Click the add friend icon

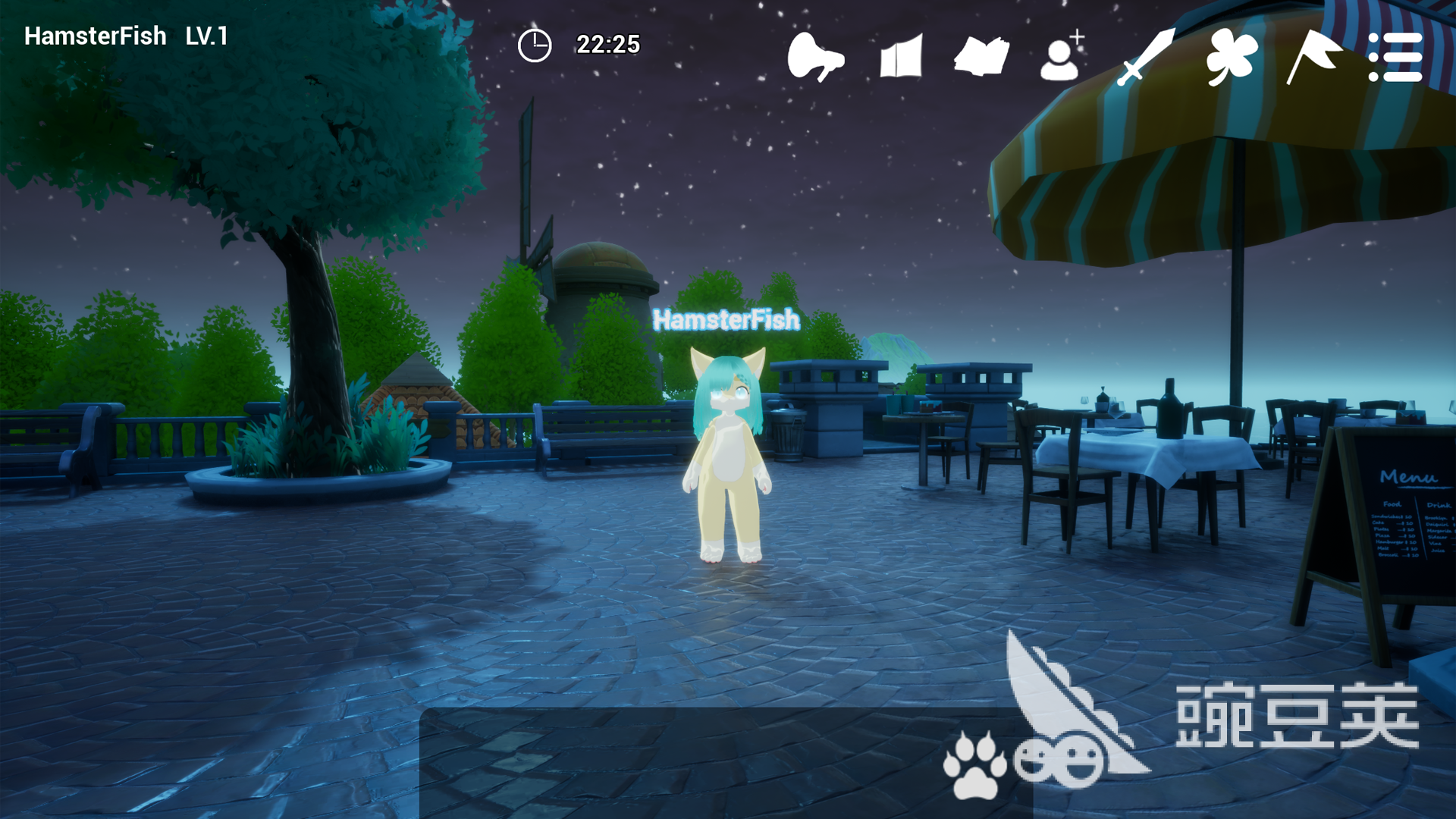coord(1062,56)
